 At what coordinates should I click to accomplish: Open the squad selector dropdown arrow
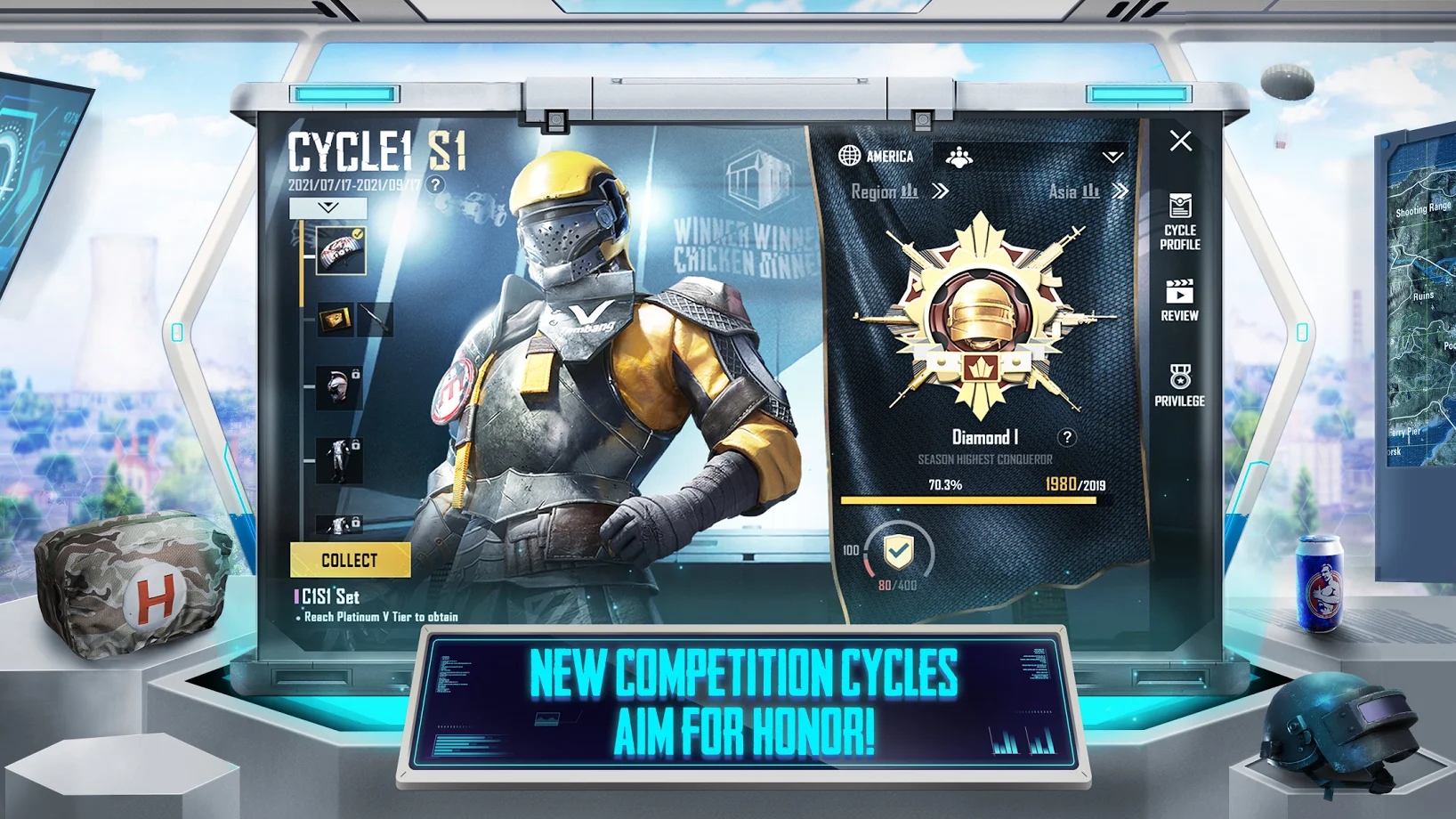tap(1112, 158)
